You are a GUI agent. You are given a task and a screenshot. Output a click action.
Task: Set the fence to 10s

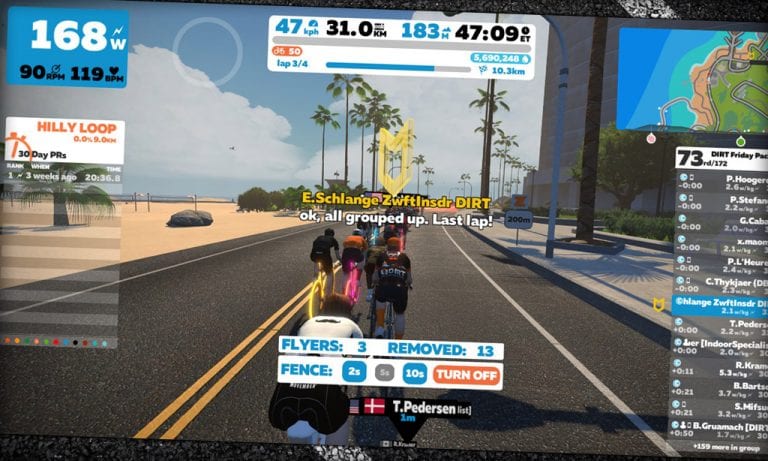[x=413, y=372]
